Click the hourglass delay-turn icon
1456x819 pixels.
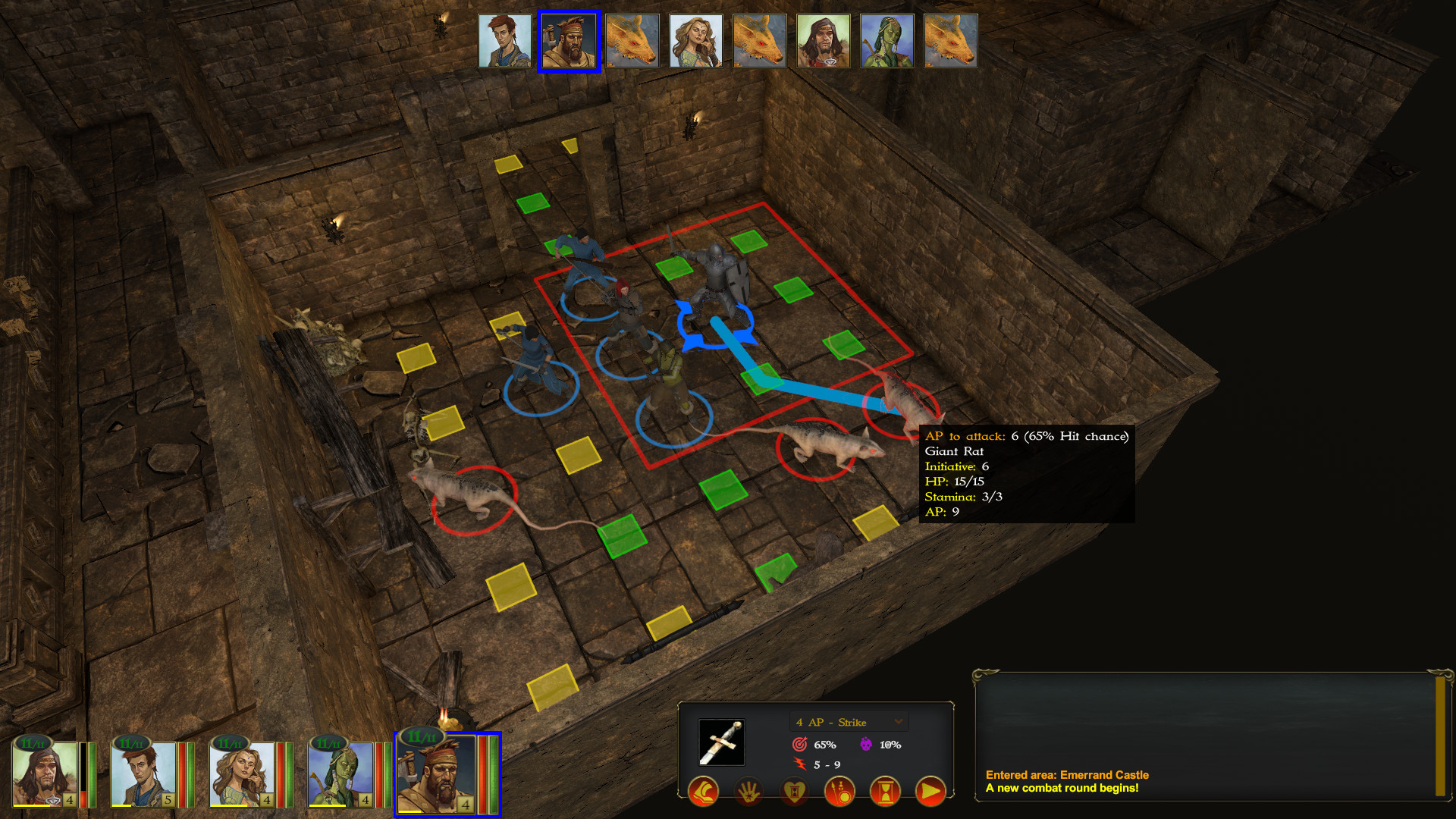pyautogui.click(x=885, y=792)
